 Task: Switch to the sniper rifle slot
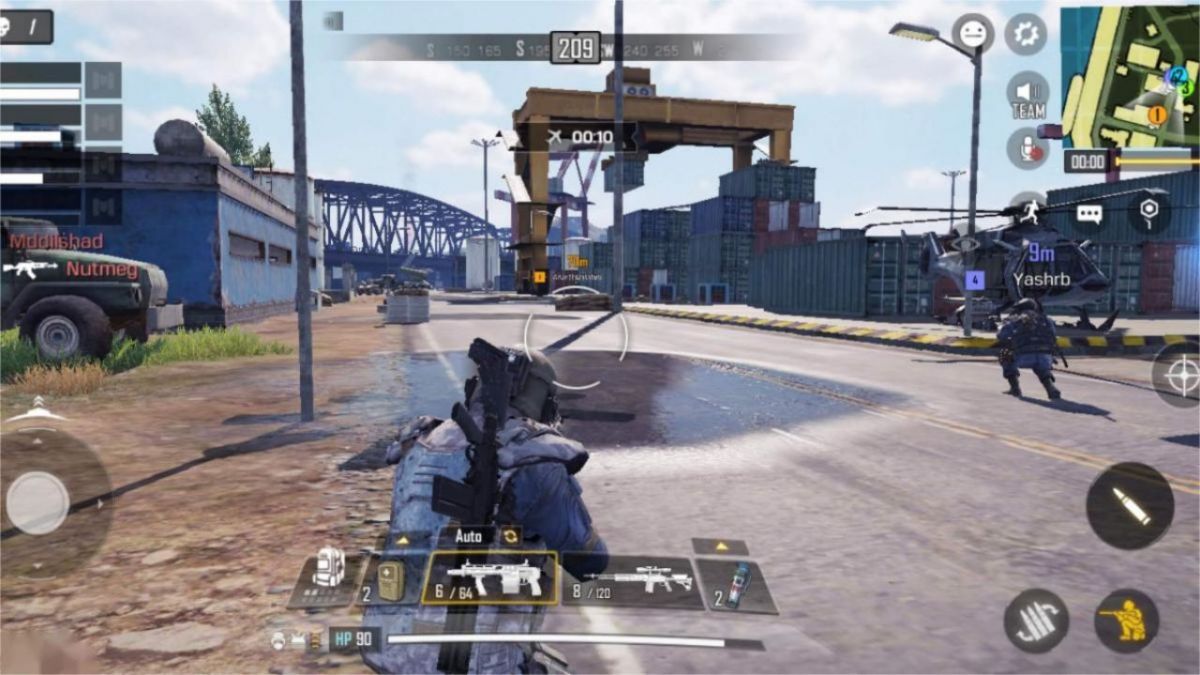pyautogui.click(x=632, y=581)
